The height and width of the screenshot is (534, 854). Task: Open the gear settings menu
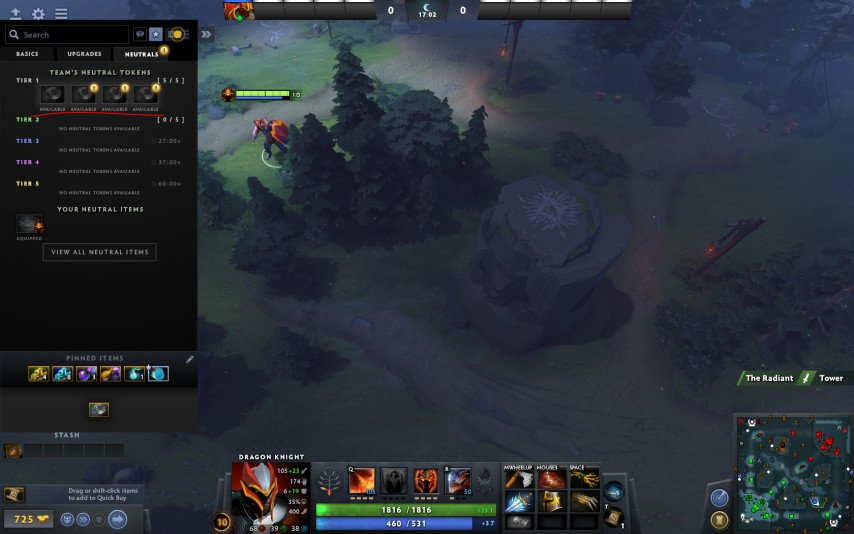38,14
